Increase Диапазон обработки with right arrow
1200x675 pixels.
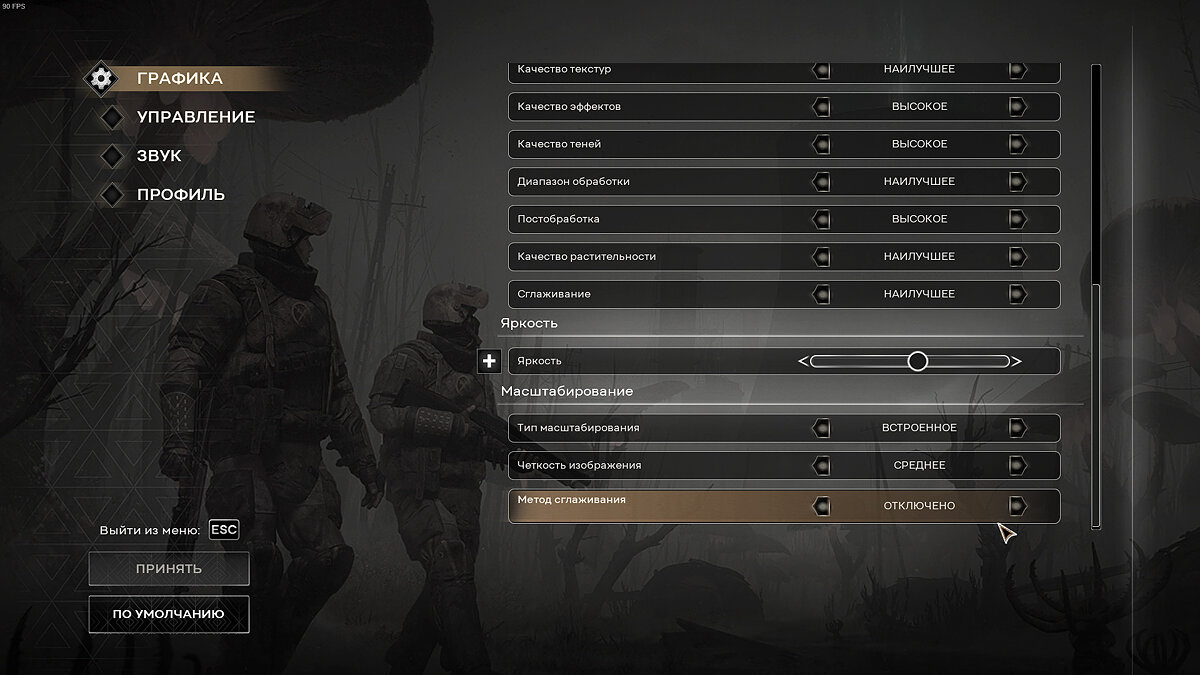click(x=1017, y=182)
